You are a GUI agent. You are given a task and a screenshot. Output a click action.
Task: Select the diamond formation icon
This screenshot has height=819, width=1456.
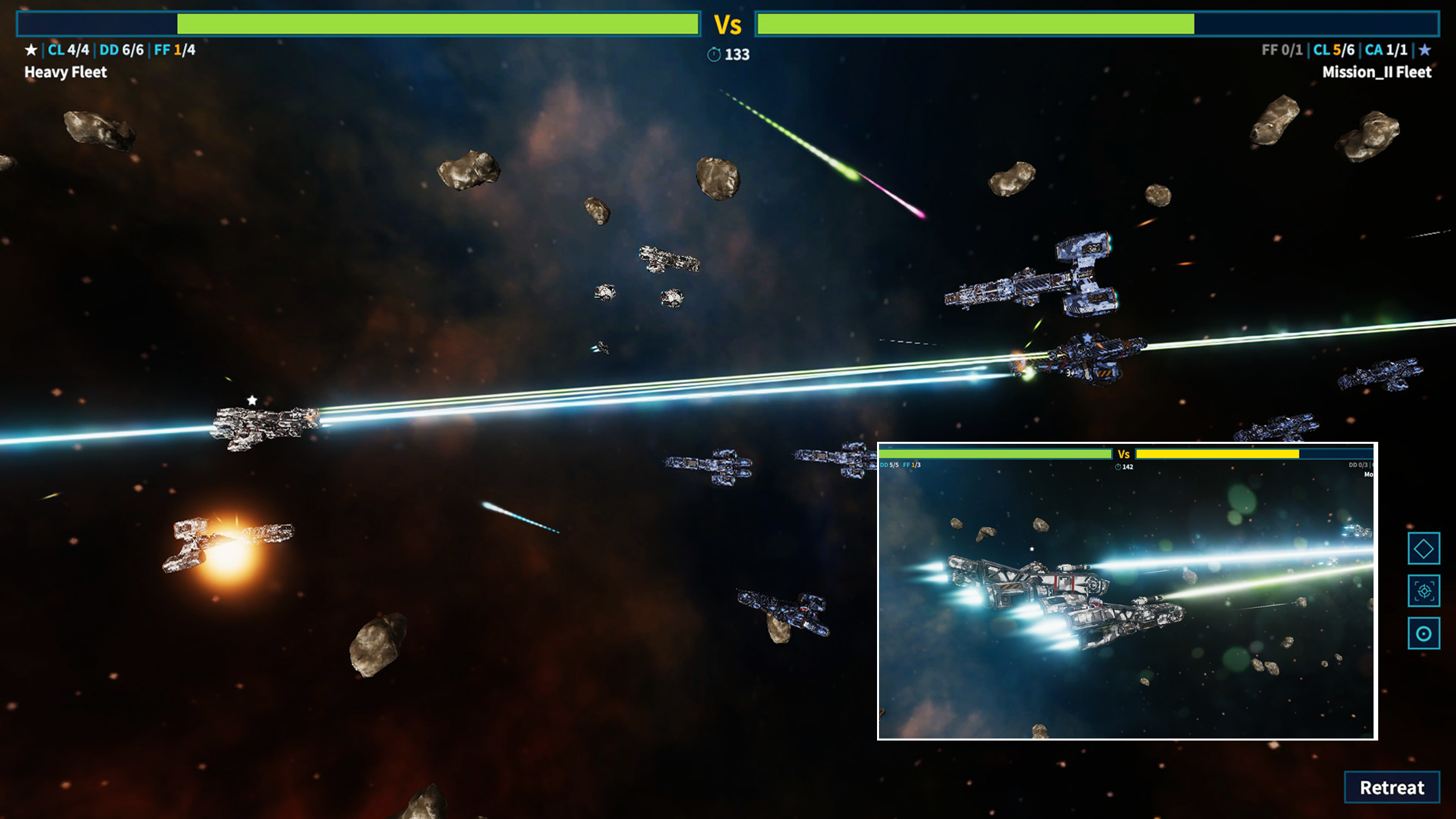1422,549
